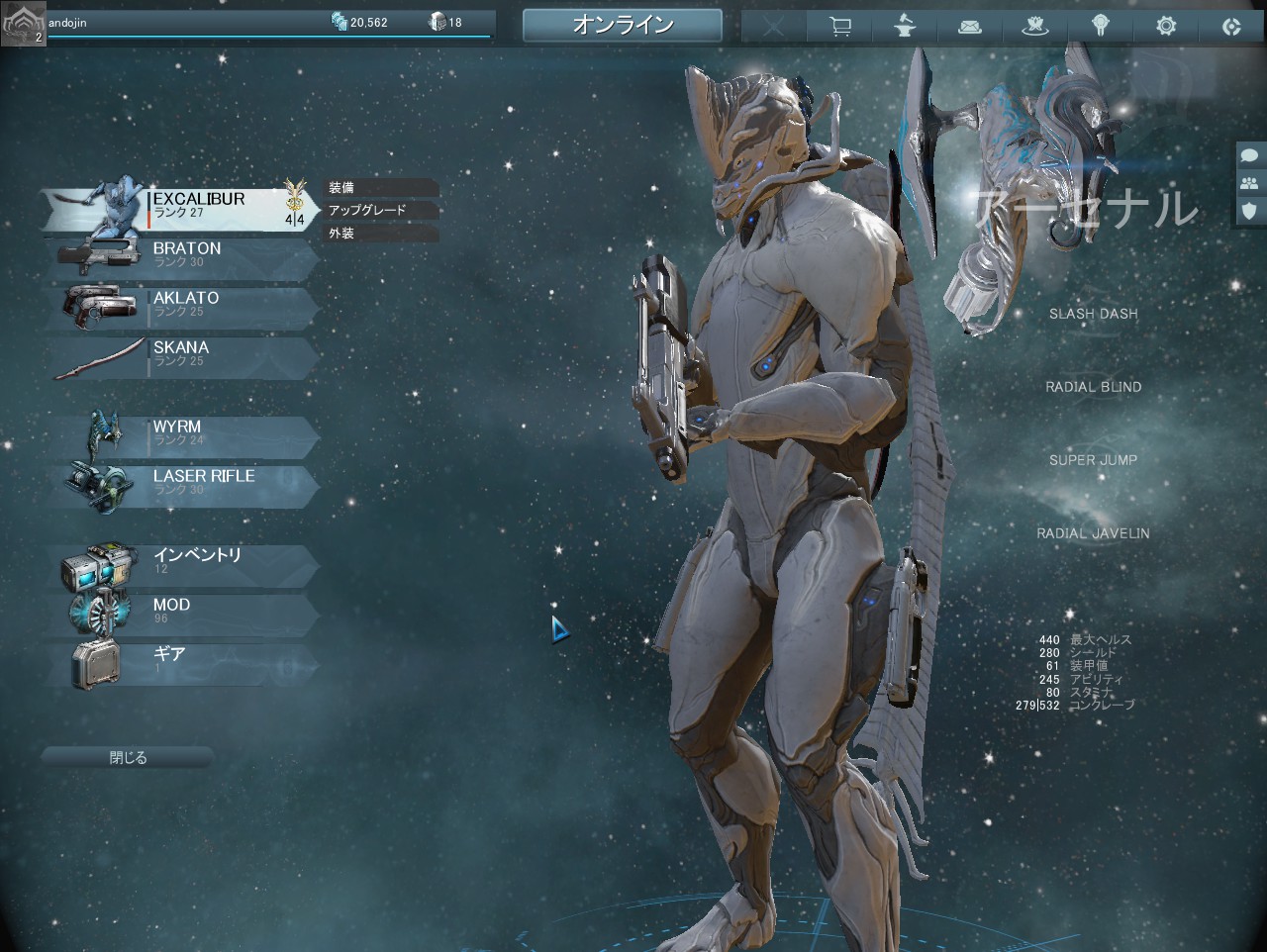Image resolution: width=1267 pixels, height=952 pixels.
Task: Open the chat speech bubble
Action: click(1250, 155)
